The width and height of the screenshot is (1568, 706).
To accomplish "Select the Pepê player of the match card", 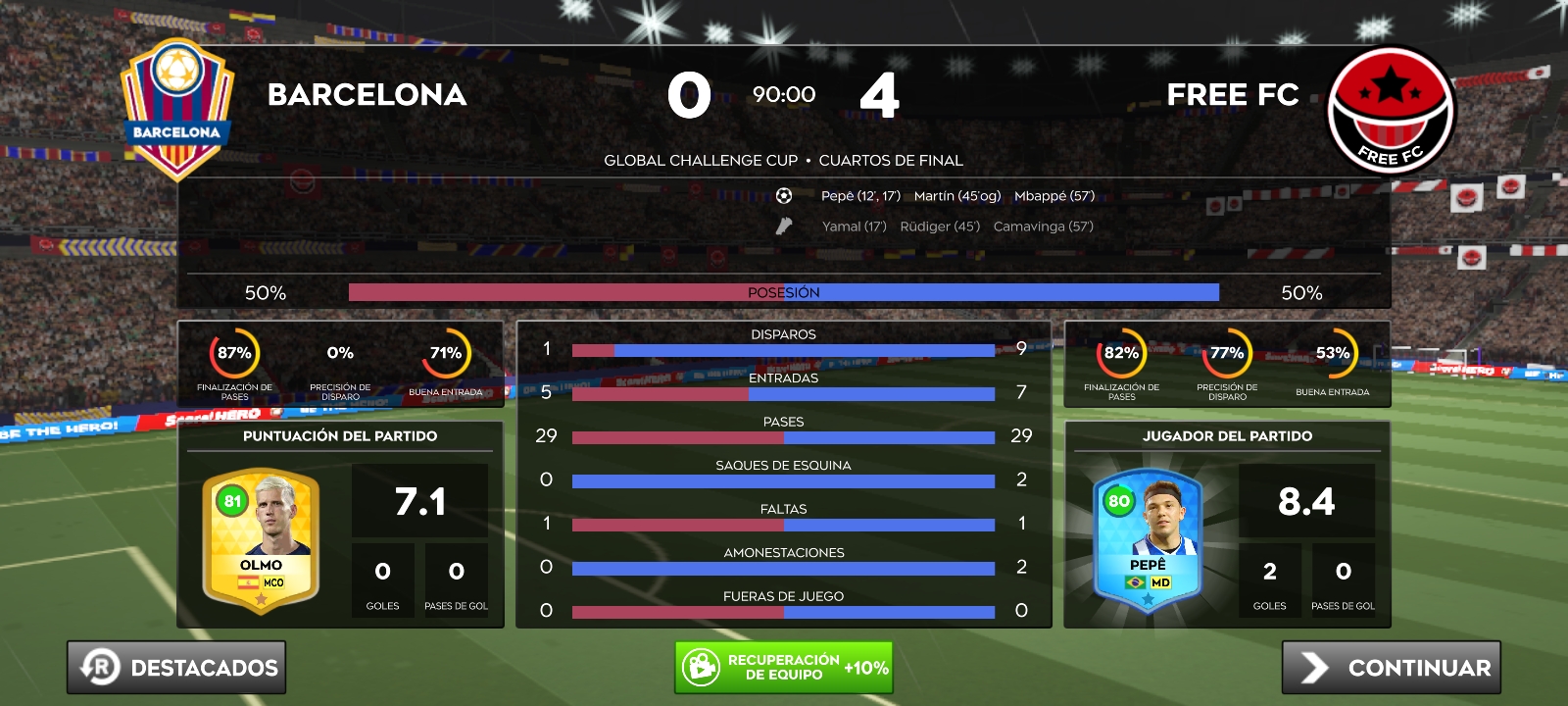I will coord(1148,540).
